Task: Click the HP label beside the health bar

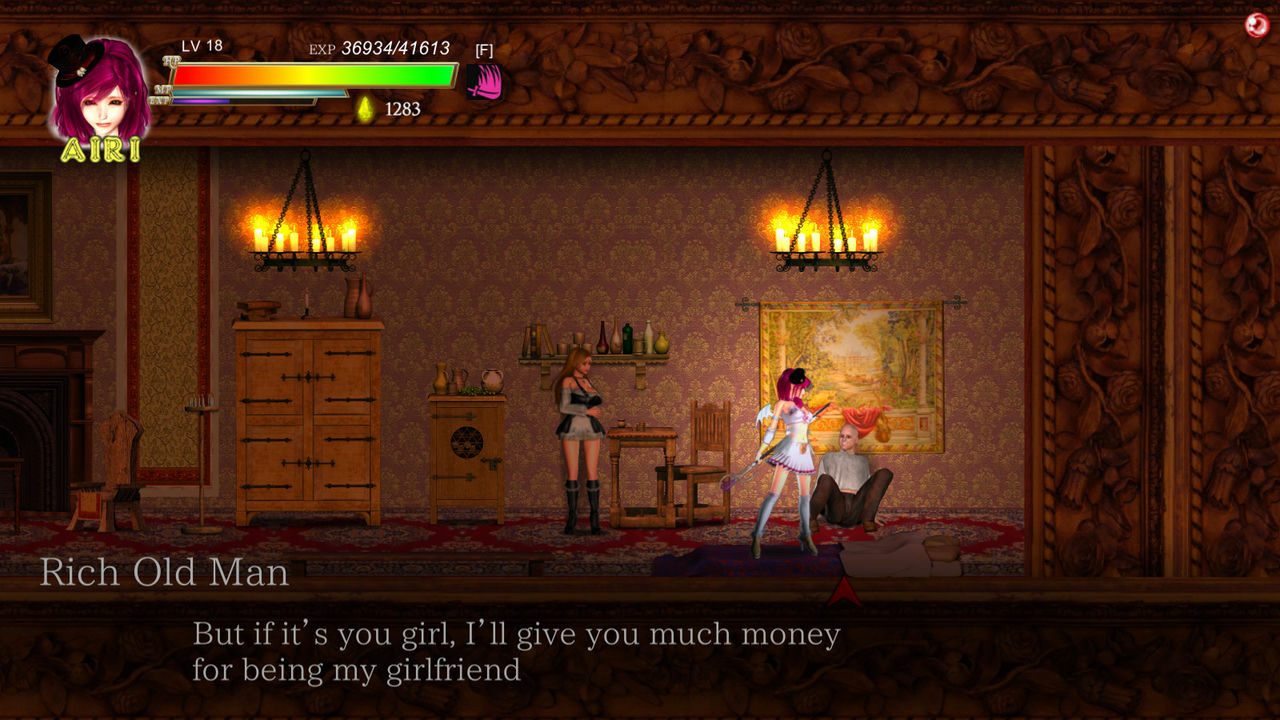Action: [170, 61]
